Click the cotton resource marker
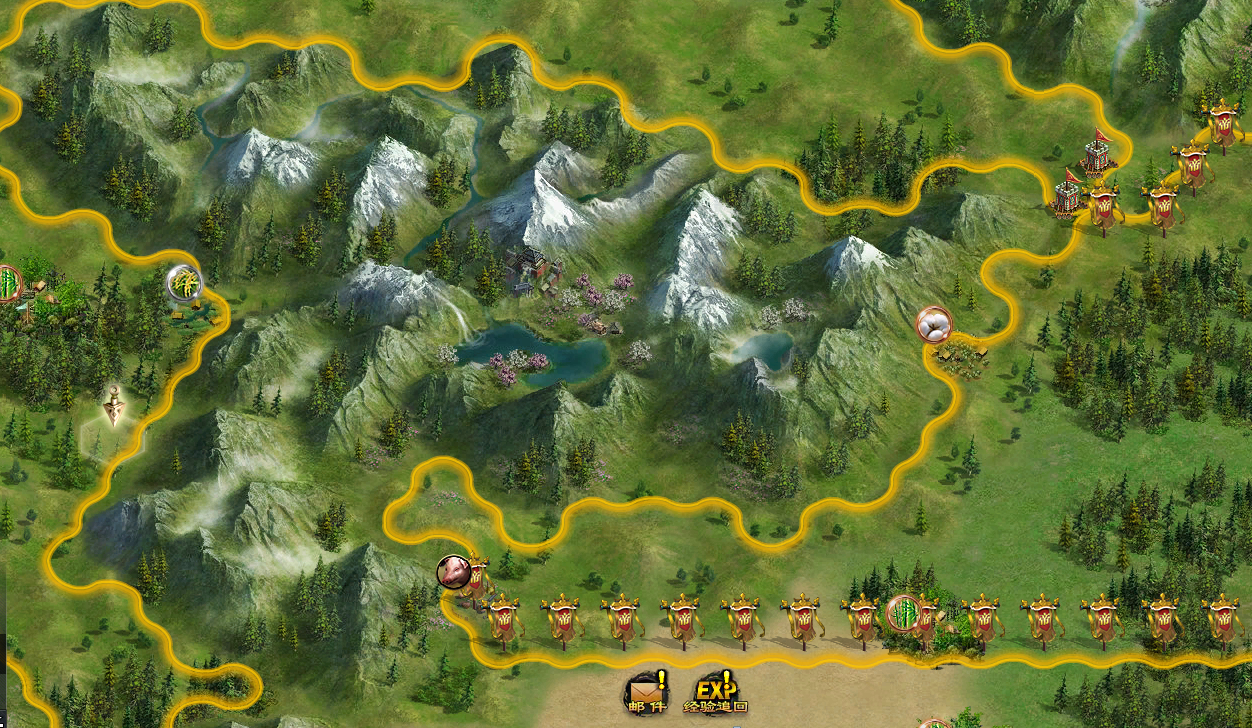The width and height of the screenshot is (1252, 728). coord(934,324)
